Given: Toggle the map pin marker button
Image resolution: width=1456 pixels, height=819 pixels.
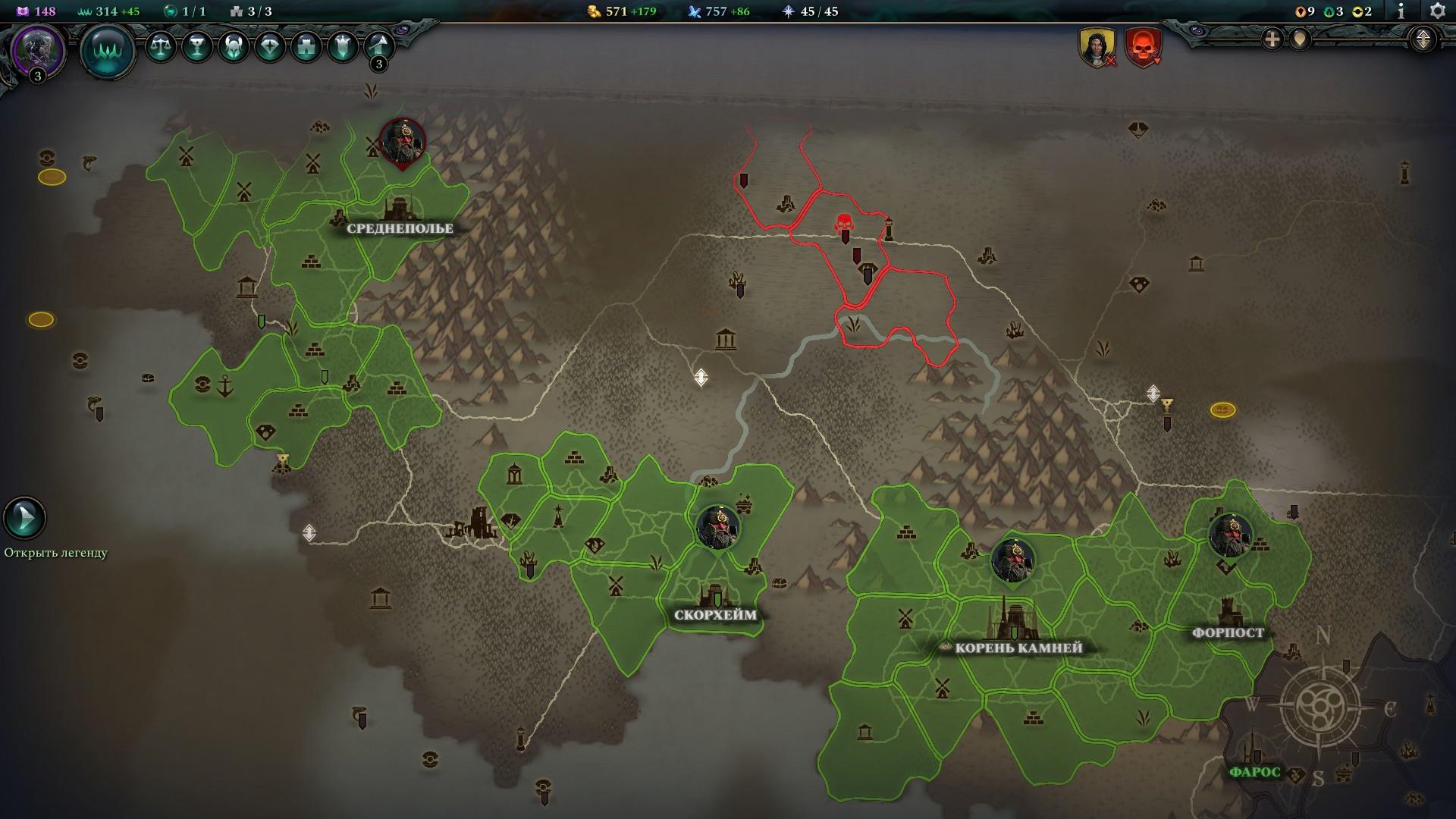Looking at the screenshot, I should coord(1300,39).
